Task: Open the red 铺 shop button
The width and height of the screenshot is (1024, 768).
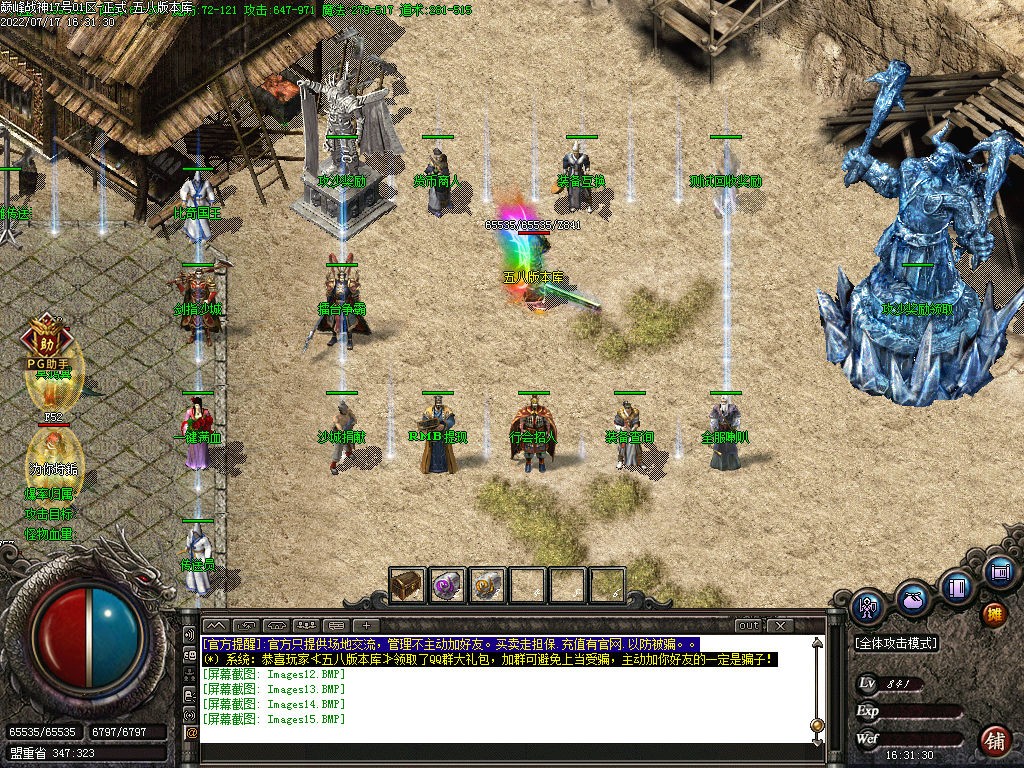Action: coord(994,741)
